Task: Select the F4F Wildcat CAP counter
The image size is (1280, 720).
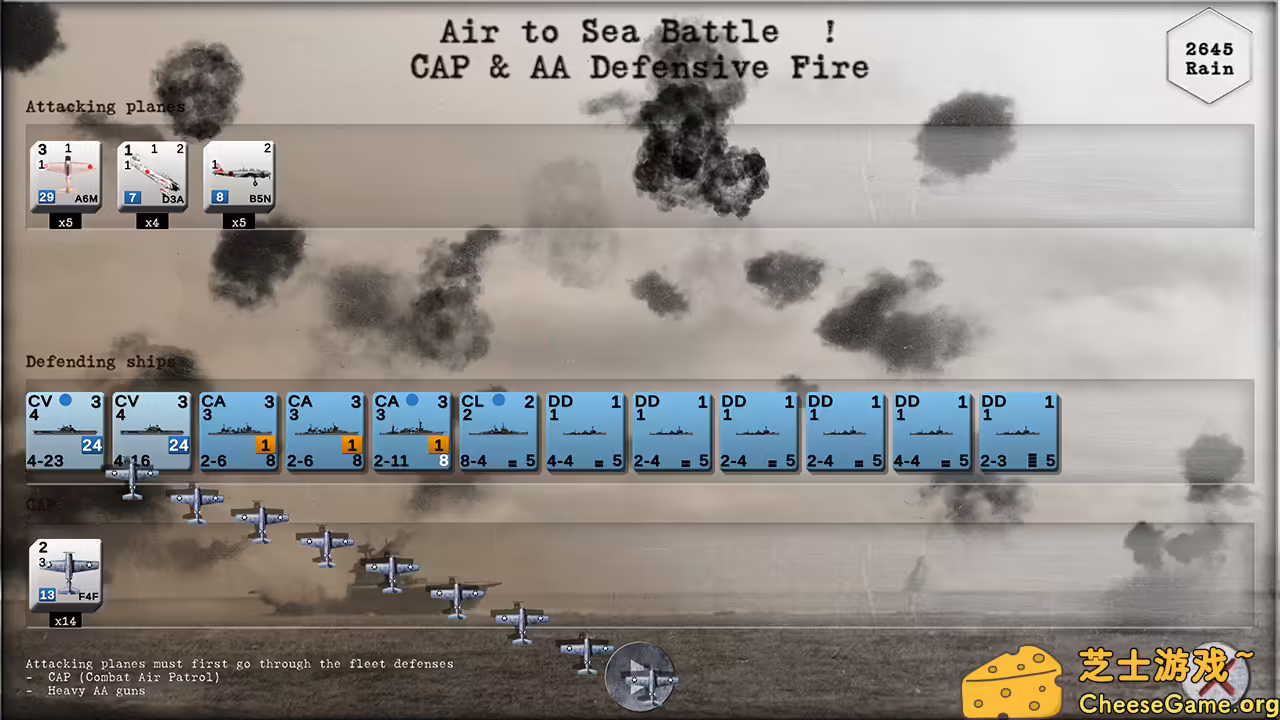Action: pyautogui.click(x=64, y=575)
